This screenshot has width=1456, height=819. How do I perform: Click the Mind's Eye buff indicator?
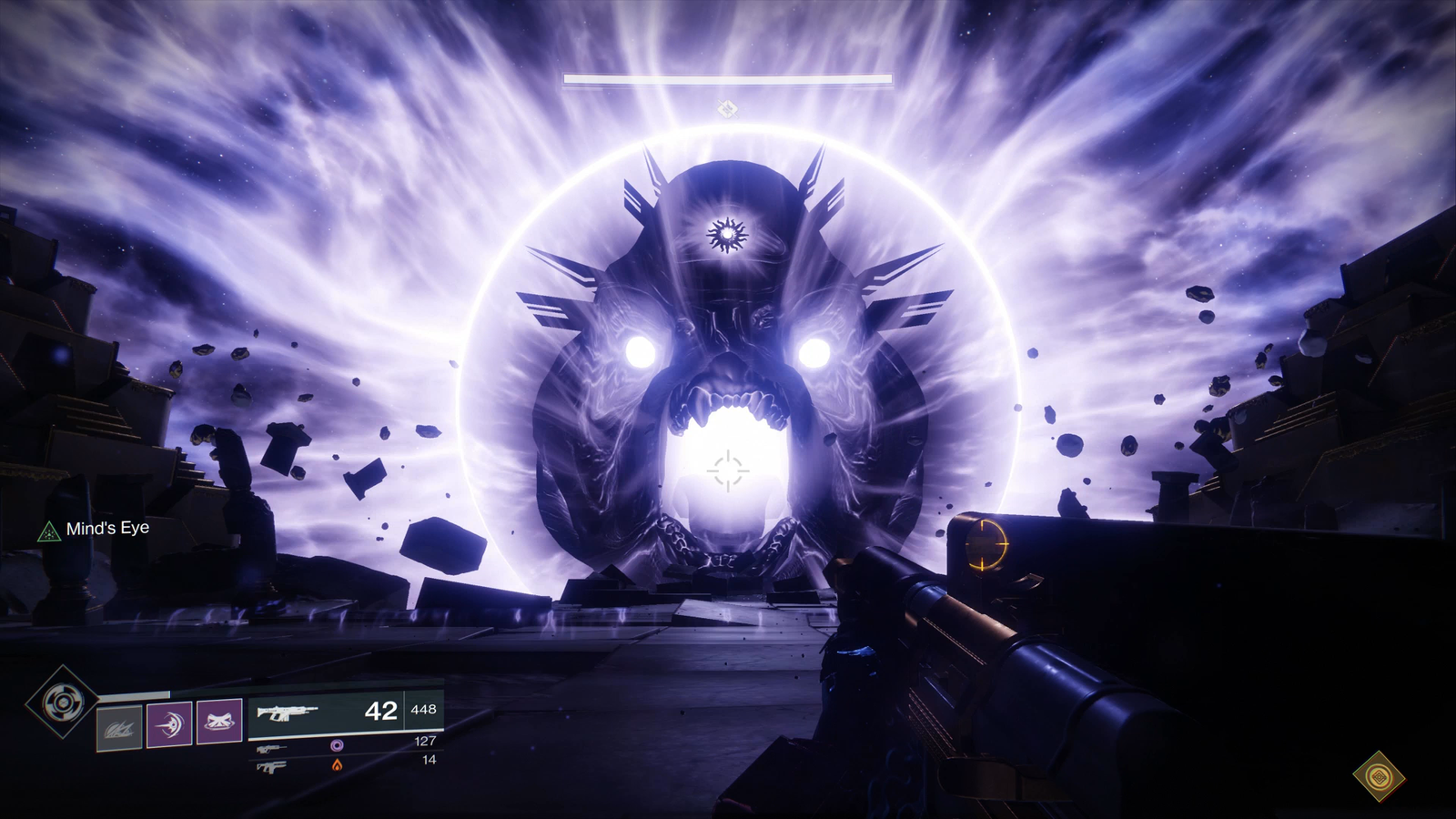click(94, 529)
